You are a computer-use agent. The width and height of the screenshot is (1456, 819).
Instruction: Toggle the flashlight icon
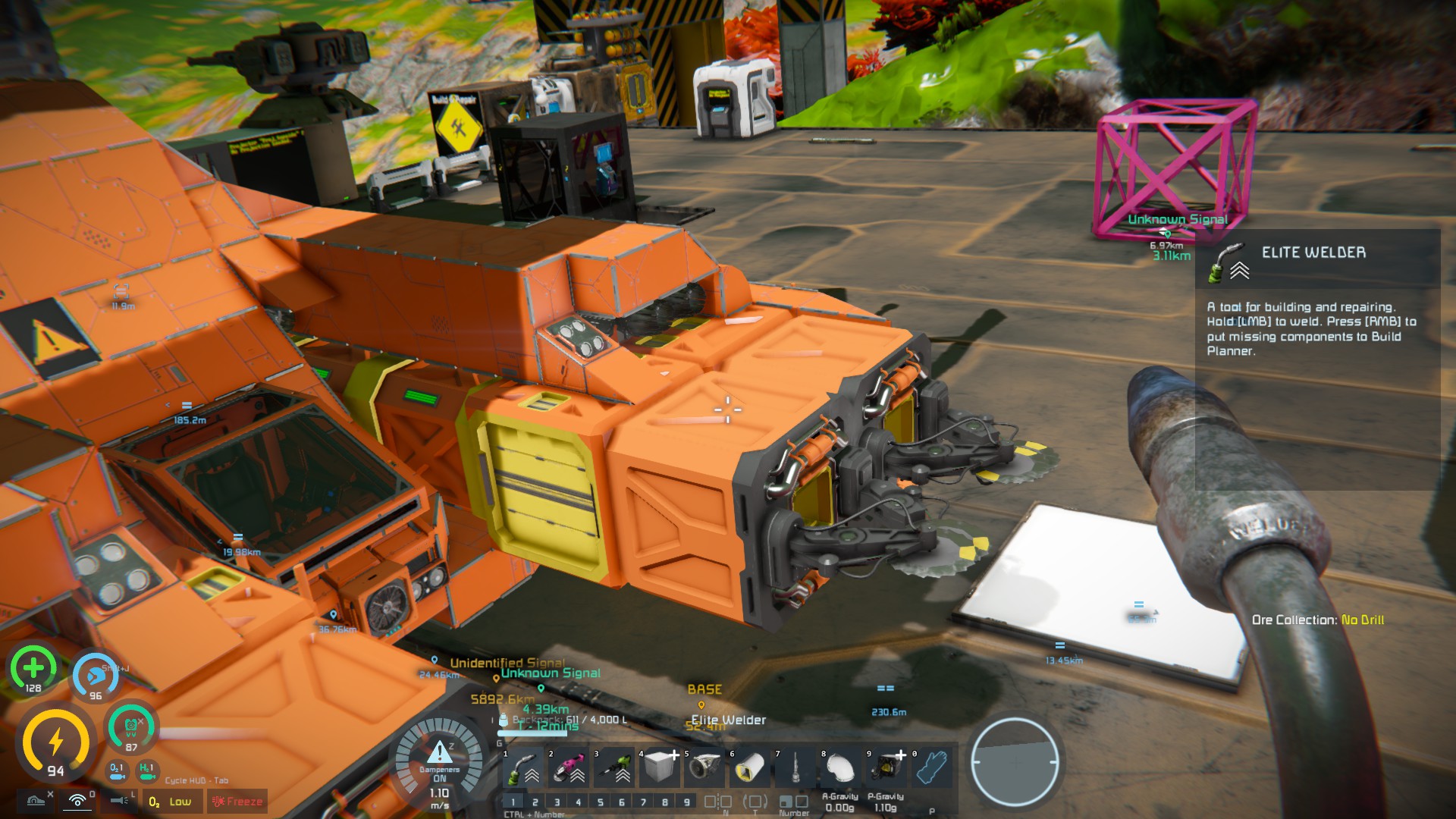pyautogui.click(x=120, y=801)
